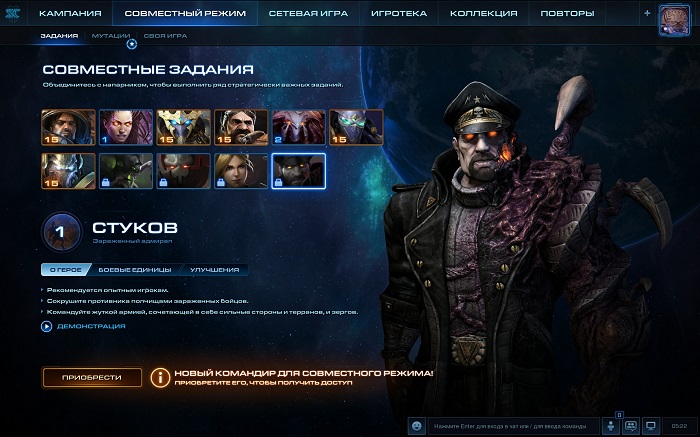Go to the Коллекция section

483,13
